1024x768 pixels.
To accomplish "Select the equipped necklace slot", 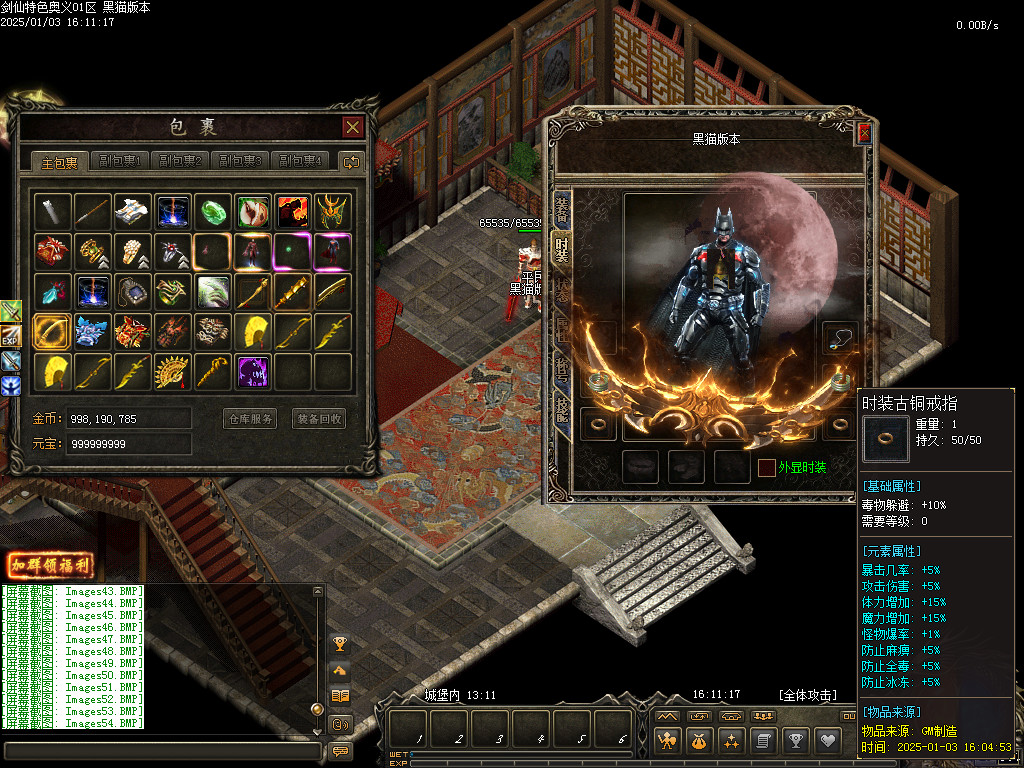I will pyautogui.click(x=840, y=337).
